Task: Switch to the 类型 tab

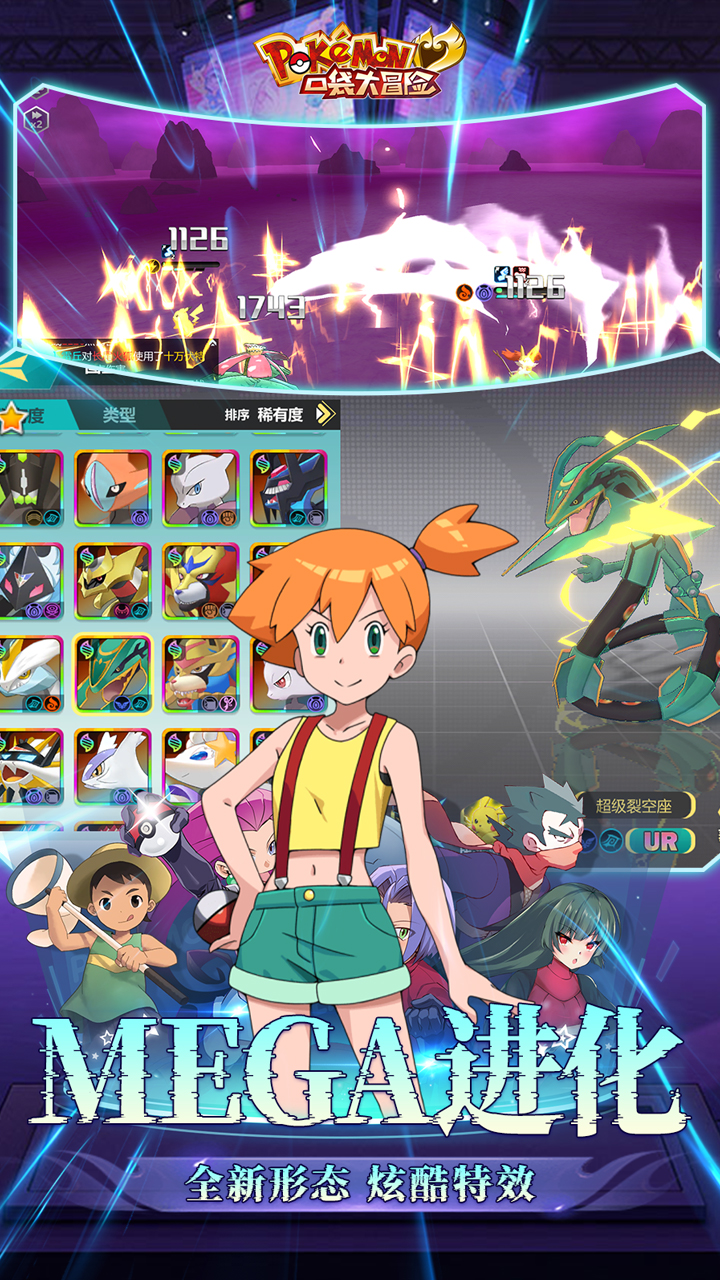Action: coord(119,415)
